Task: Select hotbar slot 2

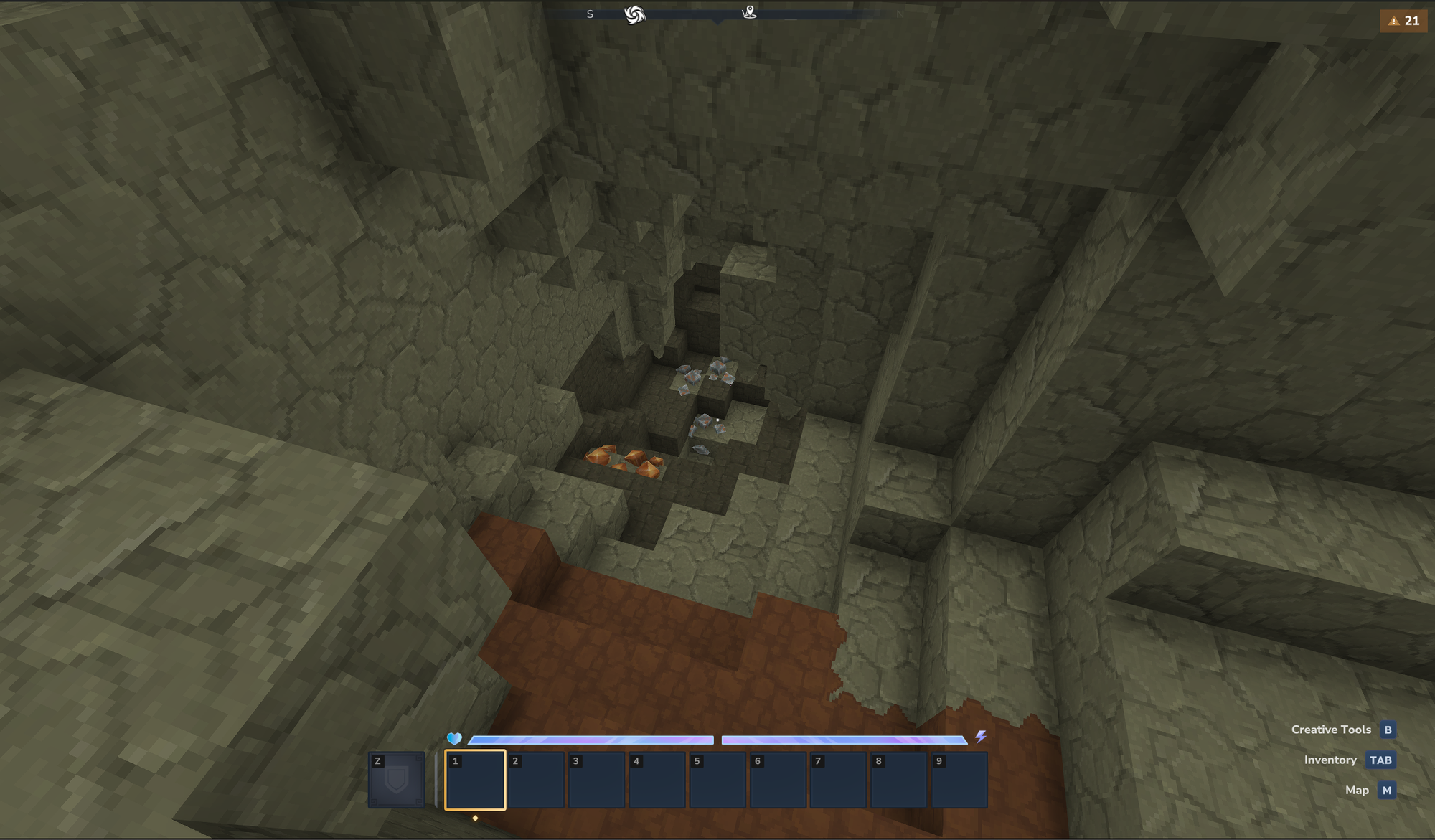Action: click(535, 780)
